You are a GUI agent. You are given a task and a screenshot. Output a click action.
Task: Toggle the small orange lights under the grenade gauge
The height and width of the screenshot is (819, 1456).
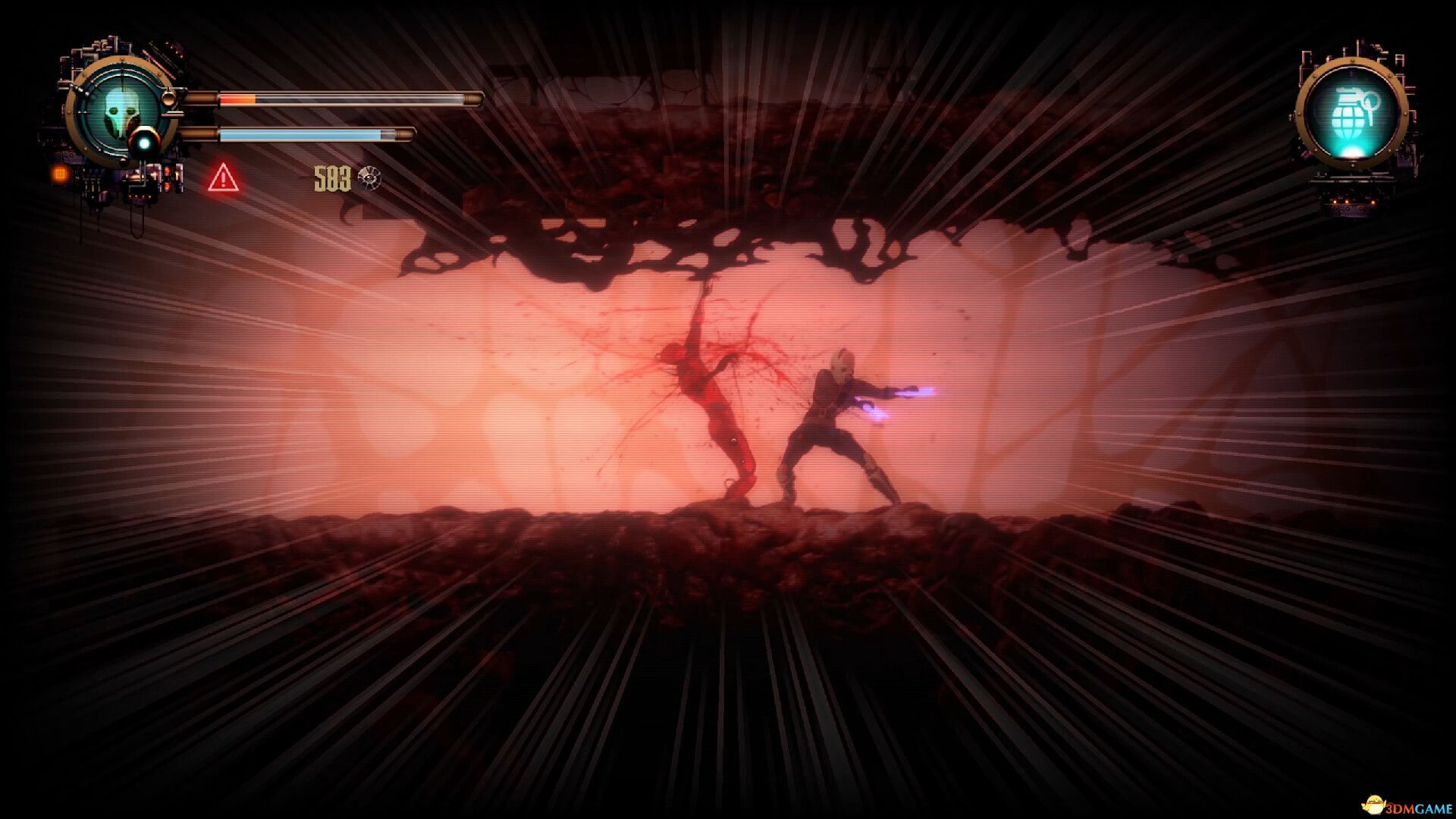pos(1354,201)
